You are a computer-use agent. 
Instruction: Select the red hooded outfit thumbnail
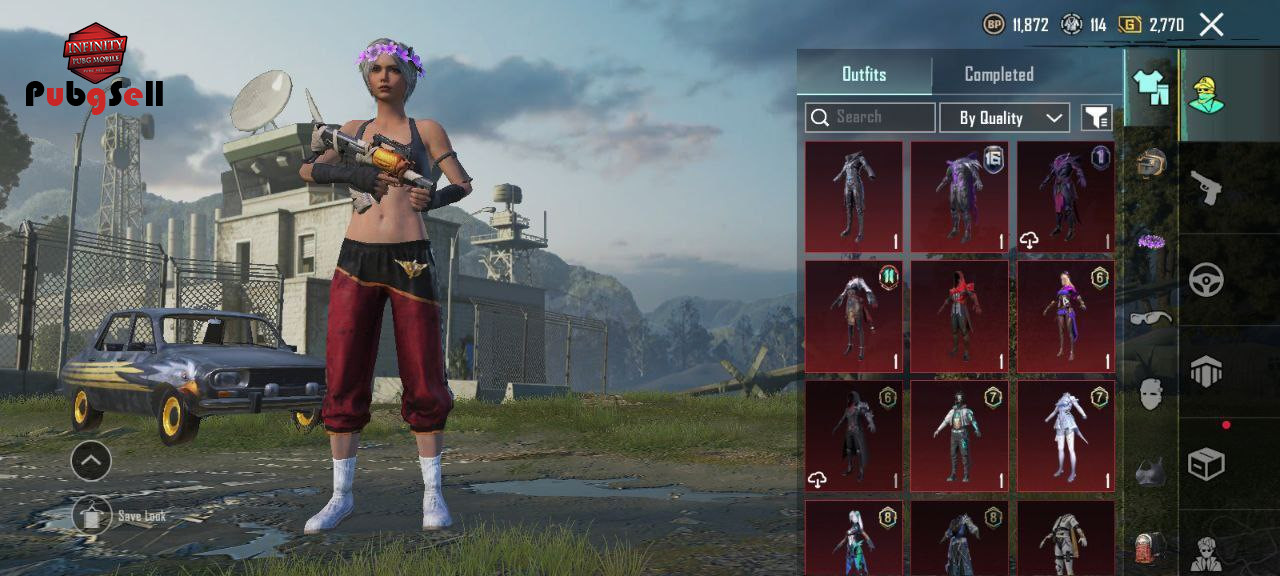(x=960, y=316)
